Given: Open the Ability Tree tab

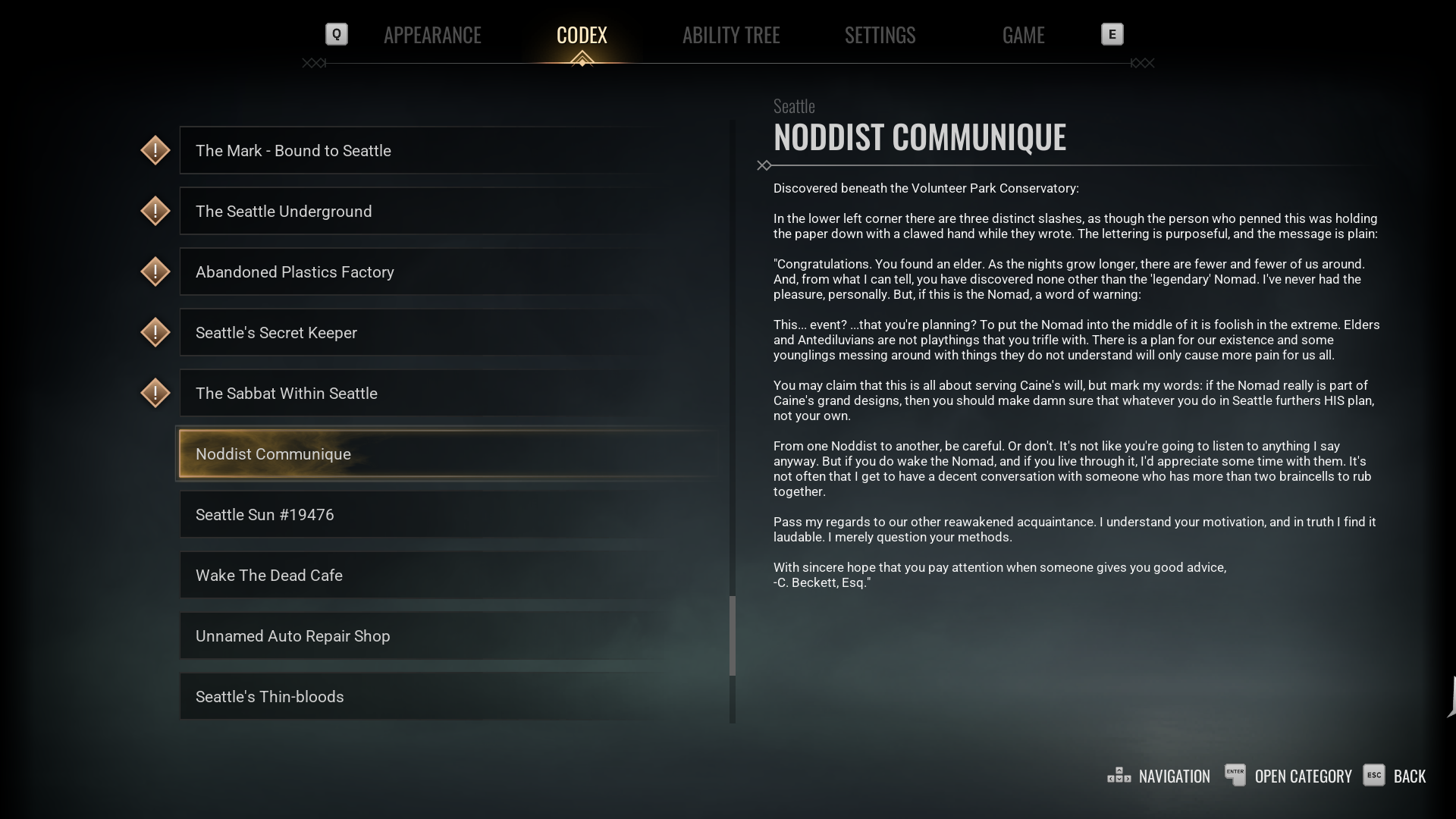Looking at the screenshot, I should click(731, 35).
